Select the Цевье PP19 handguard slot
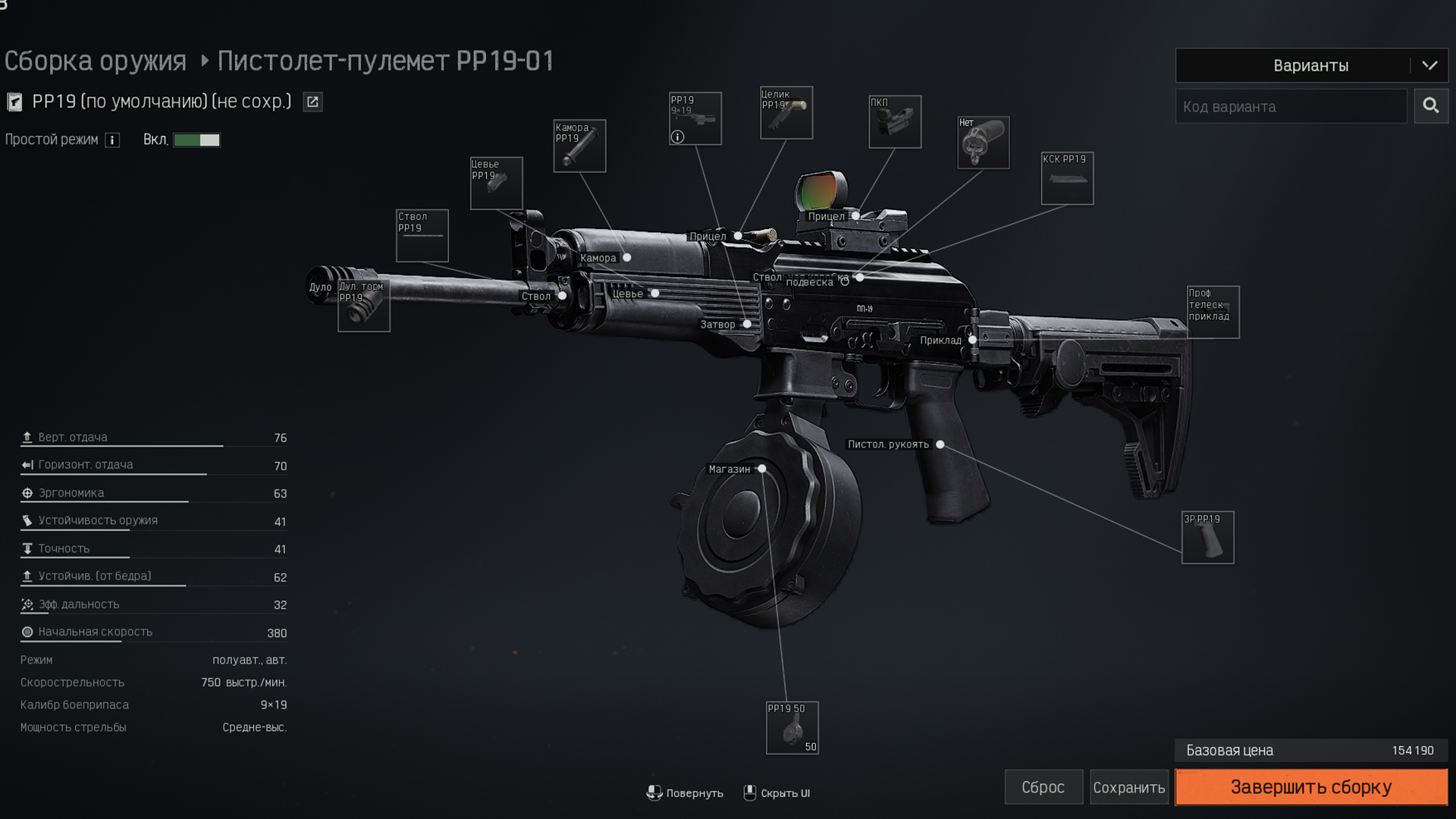Viewport: 1456px width, 819px height. [x=497, y=184]
